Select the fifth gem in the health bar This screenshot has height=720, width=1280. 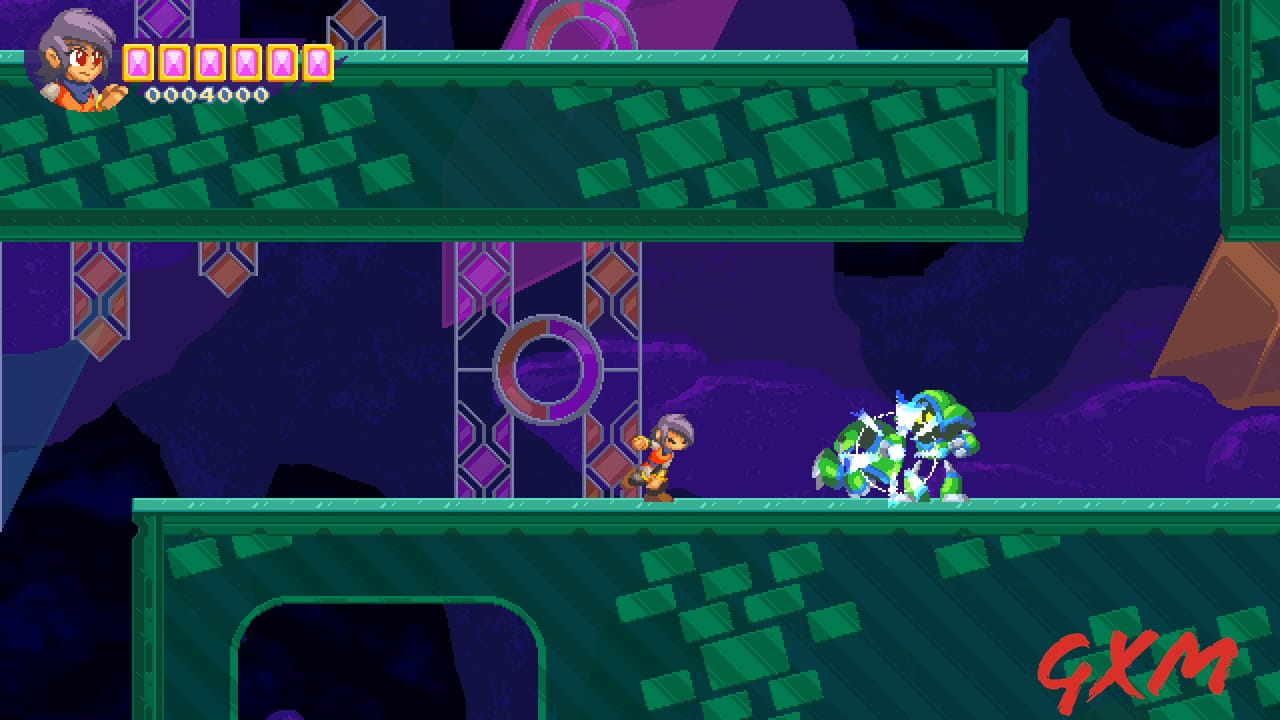[281, 63]
